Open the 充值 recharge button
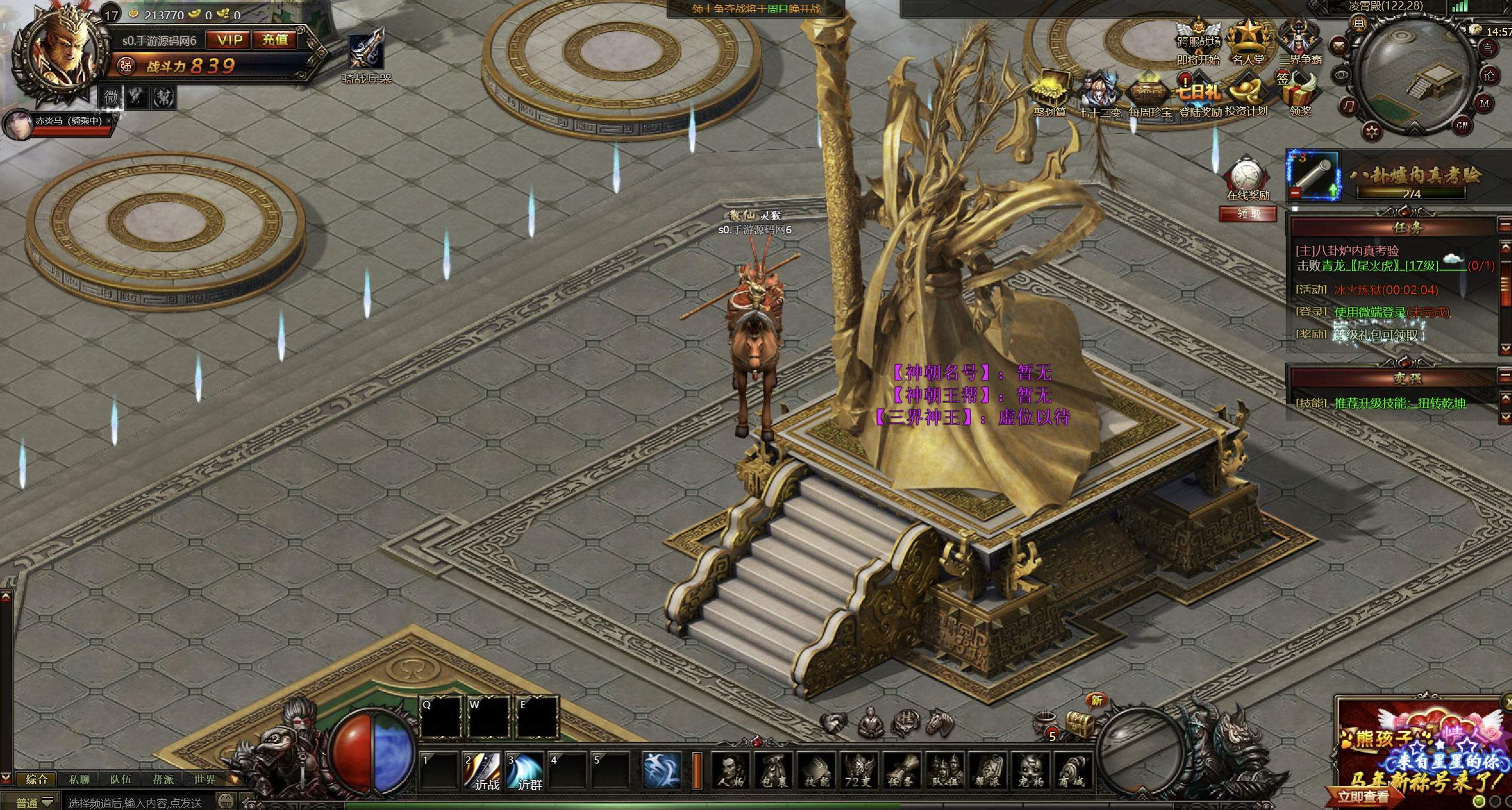Viewport: 1512px width, 810px height. point(275,40)
